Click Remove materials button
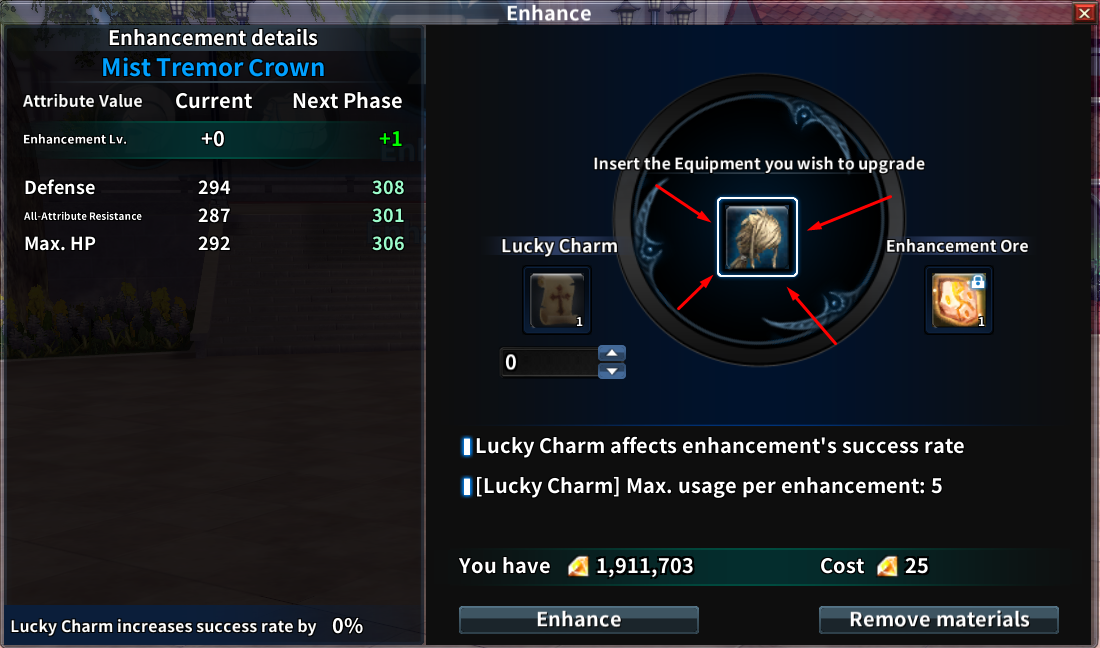This screenshot has height=648, width=1100. [938, 620]
